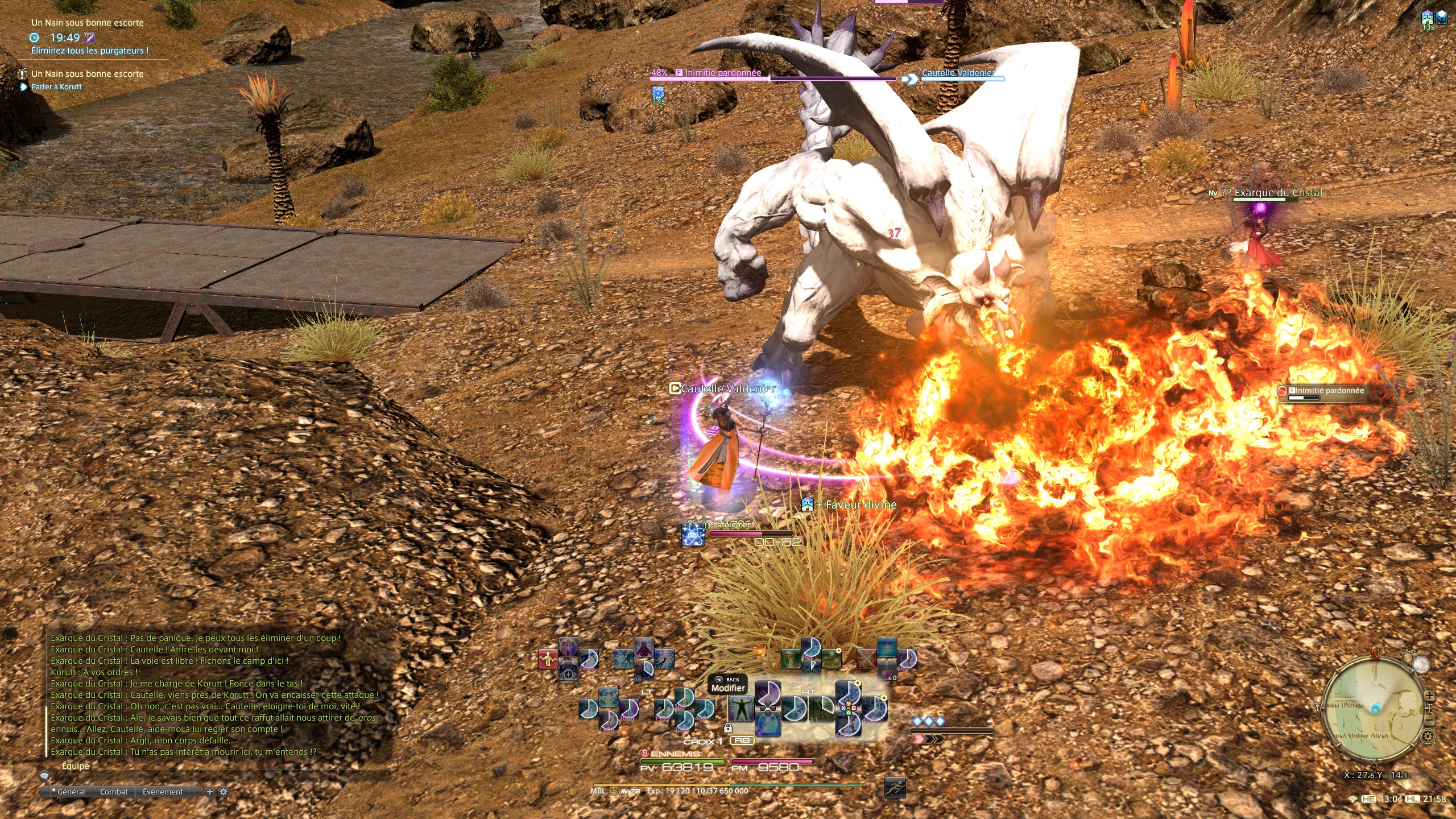Click the hotbar padlock lock icon
1456x819 pixels.
coord(728,728)
